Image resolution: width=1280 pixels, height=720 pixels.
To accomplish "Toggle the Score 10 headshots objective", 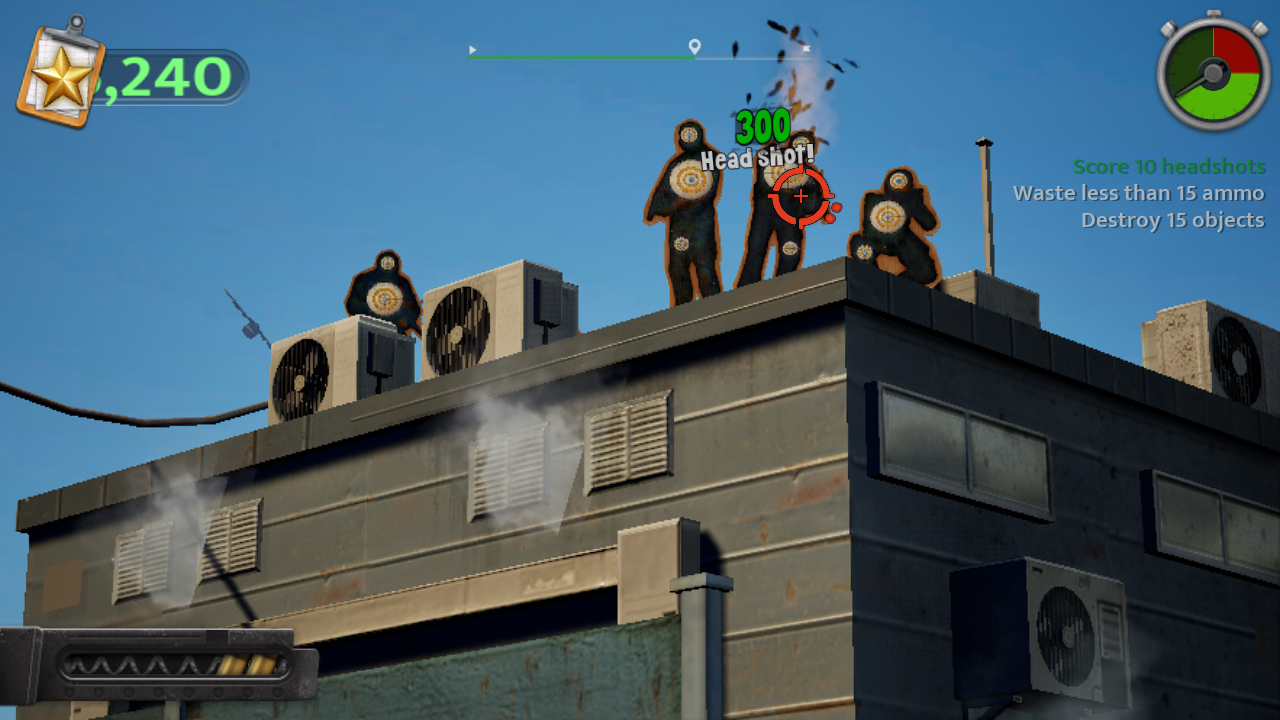I will point(1167,166).
